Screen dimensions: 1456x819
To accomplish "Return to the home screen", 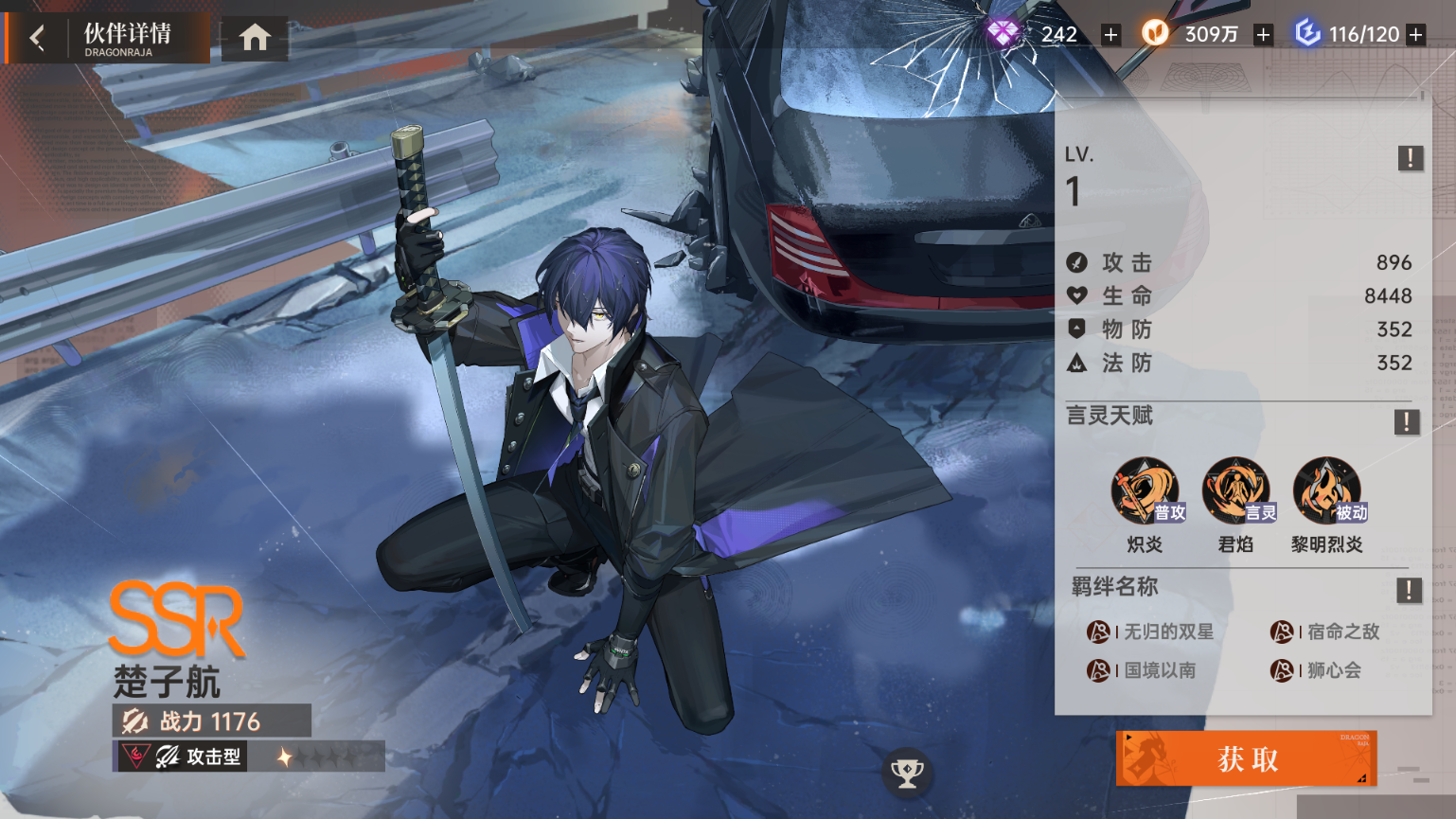I will [x=255, y=38].
